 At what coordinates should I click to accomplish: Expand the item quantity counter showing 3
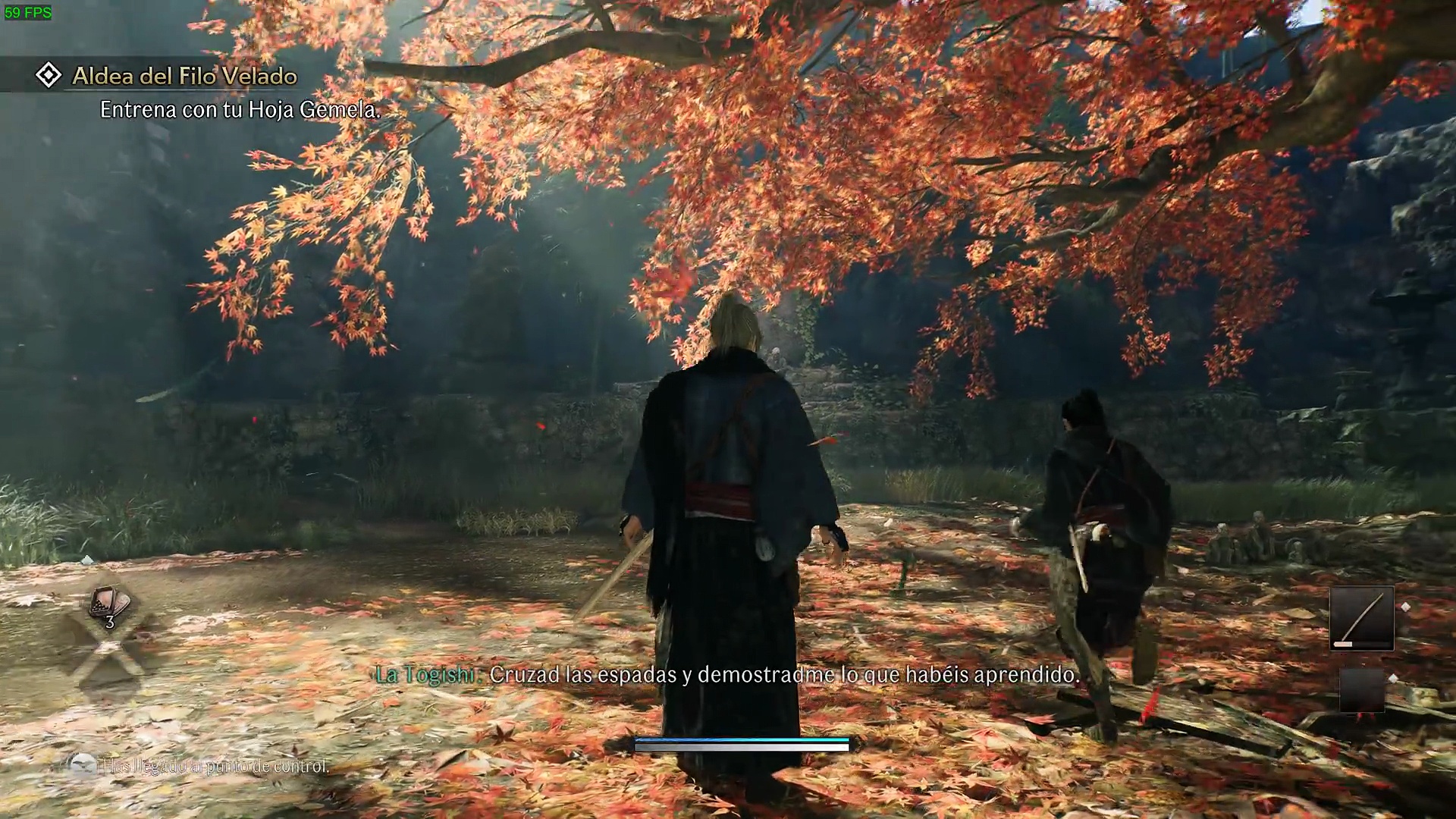[x=108, y=620]
